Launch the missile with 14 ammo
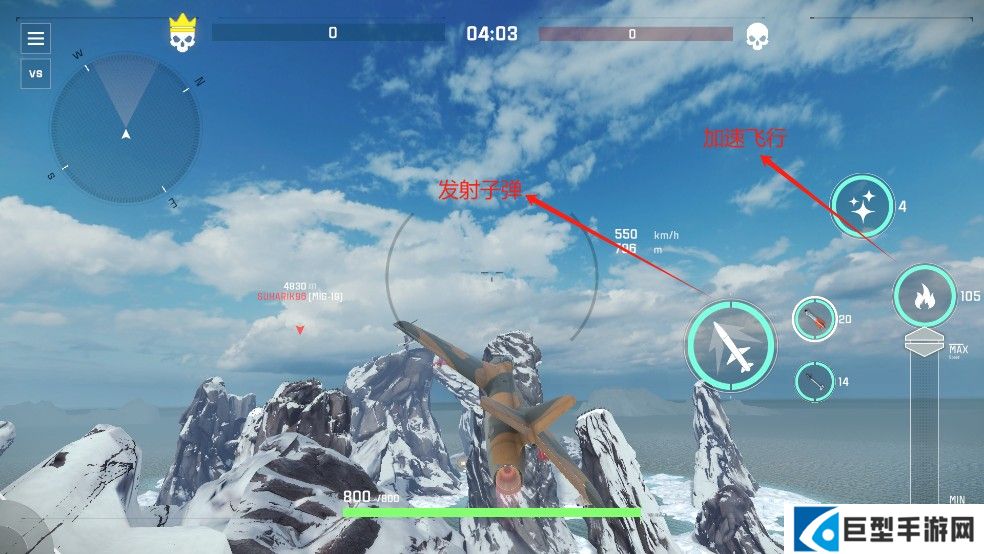Screen dimensions: 984x554 814,381
